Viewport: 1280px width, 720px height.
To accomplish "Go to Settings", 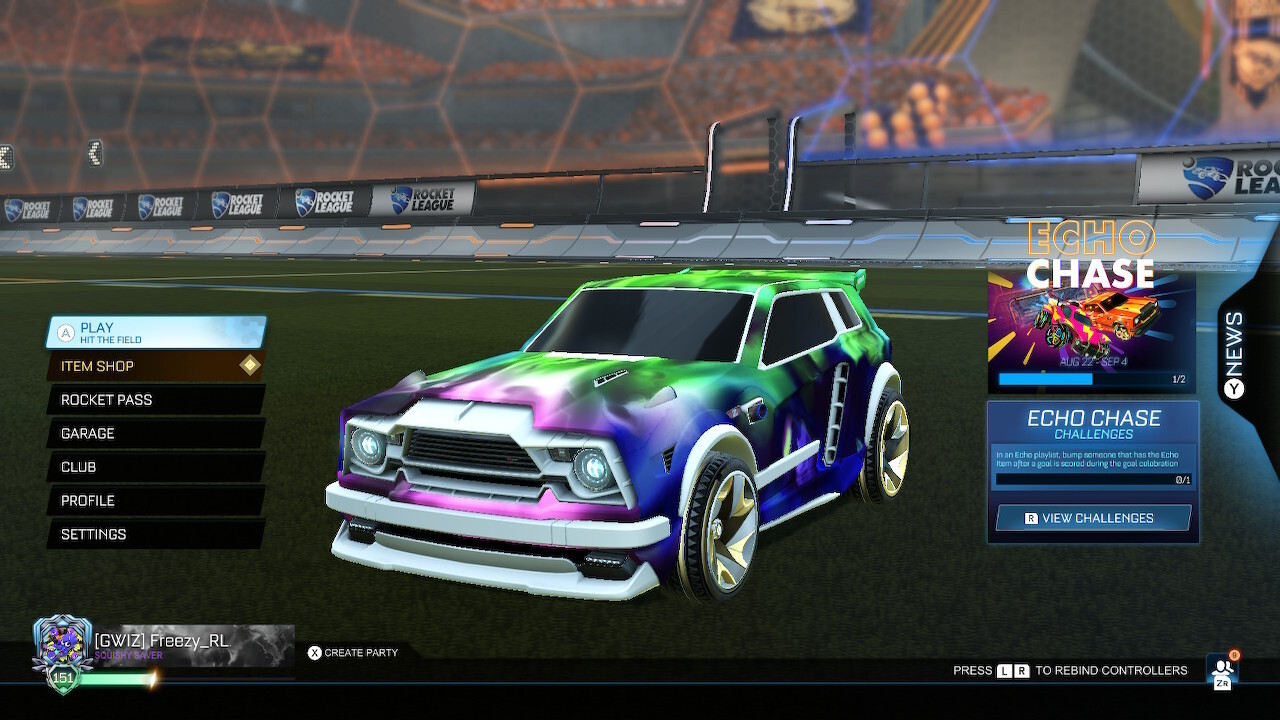I will coord(150,534).
